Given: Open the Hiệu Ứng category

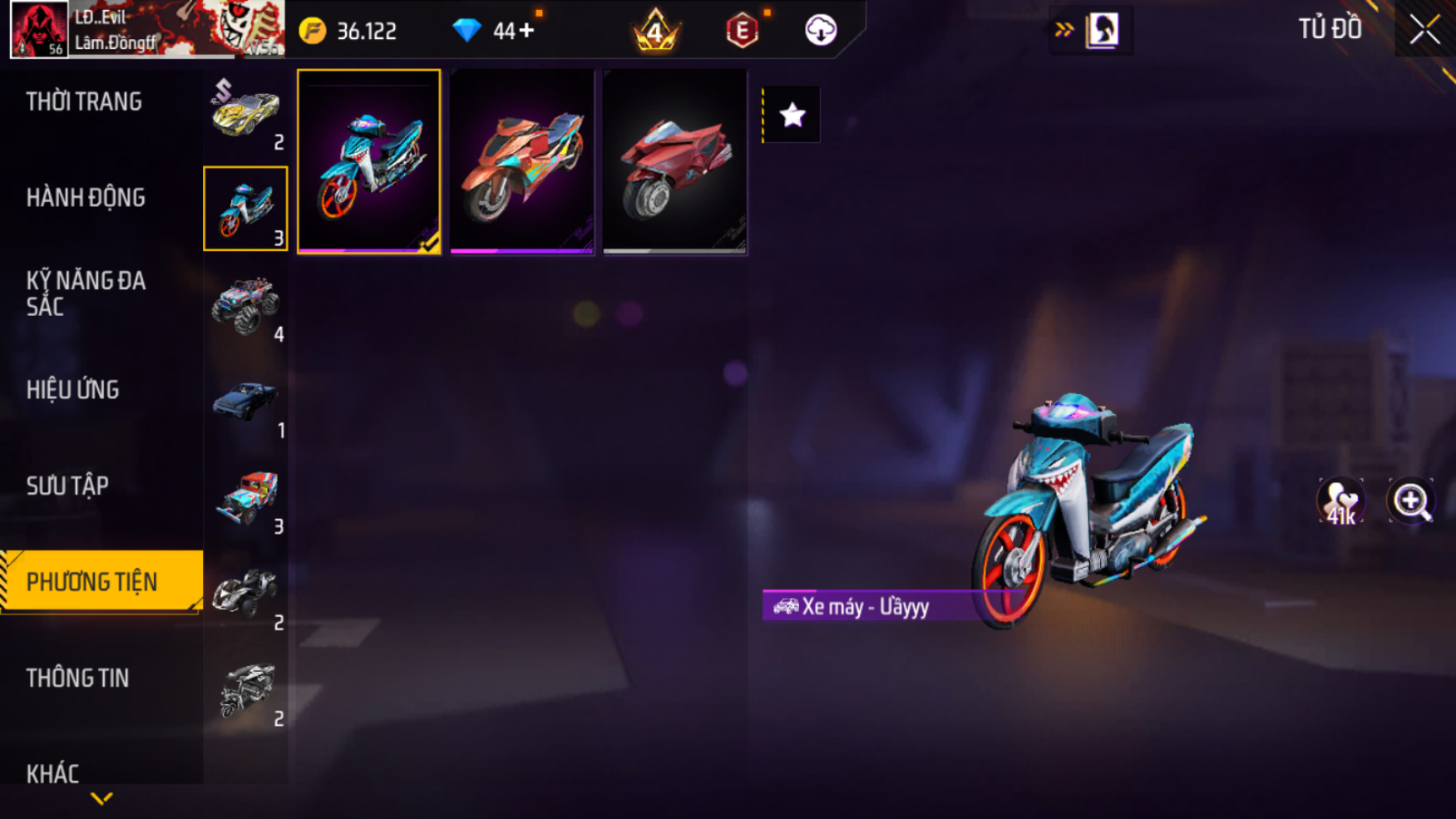Looking at the screenshot, I should point(72,390).
